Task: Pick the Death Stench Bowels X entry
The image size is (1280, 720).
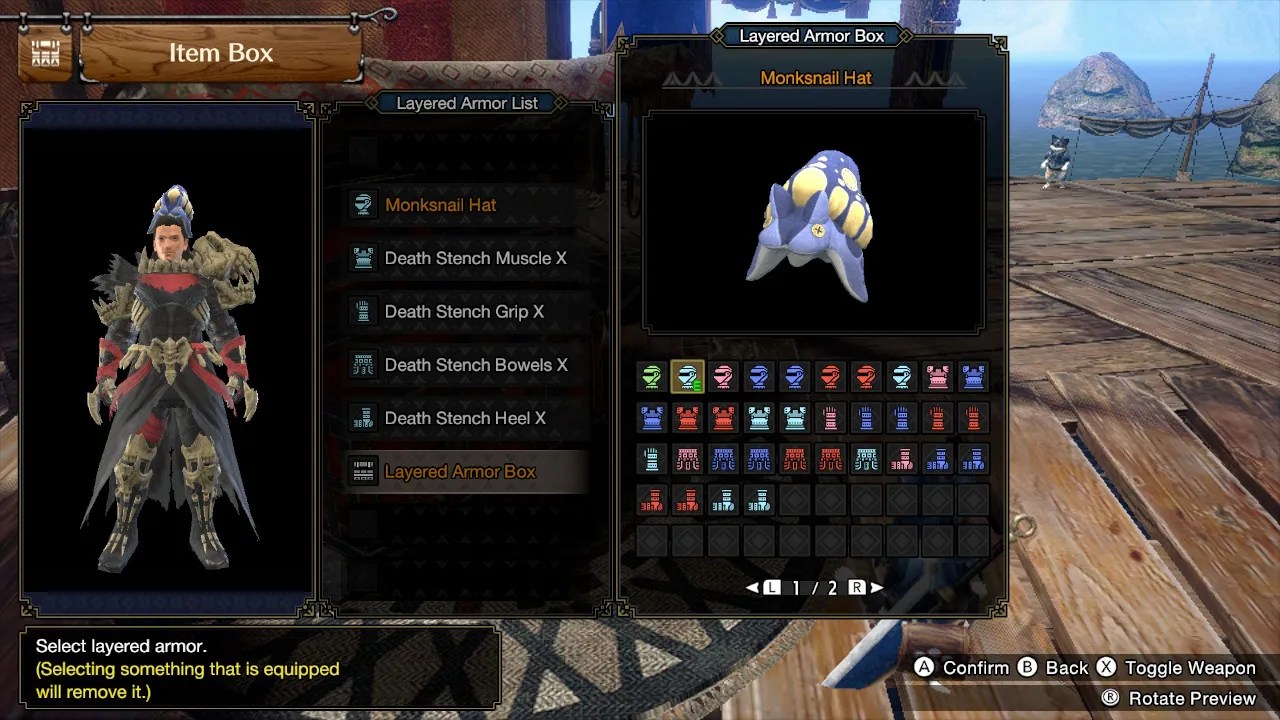Action: point(476,365)
